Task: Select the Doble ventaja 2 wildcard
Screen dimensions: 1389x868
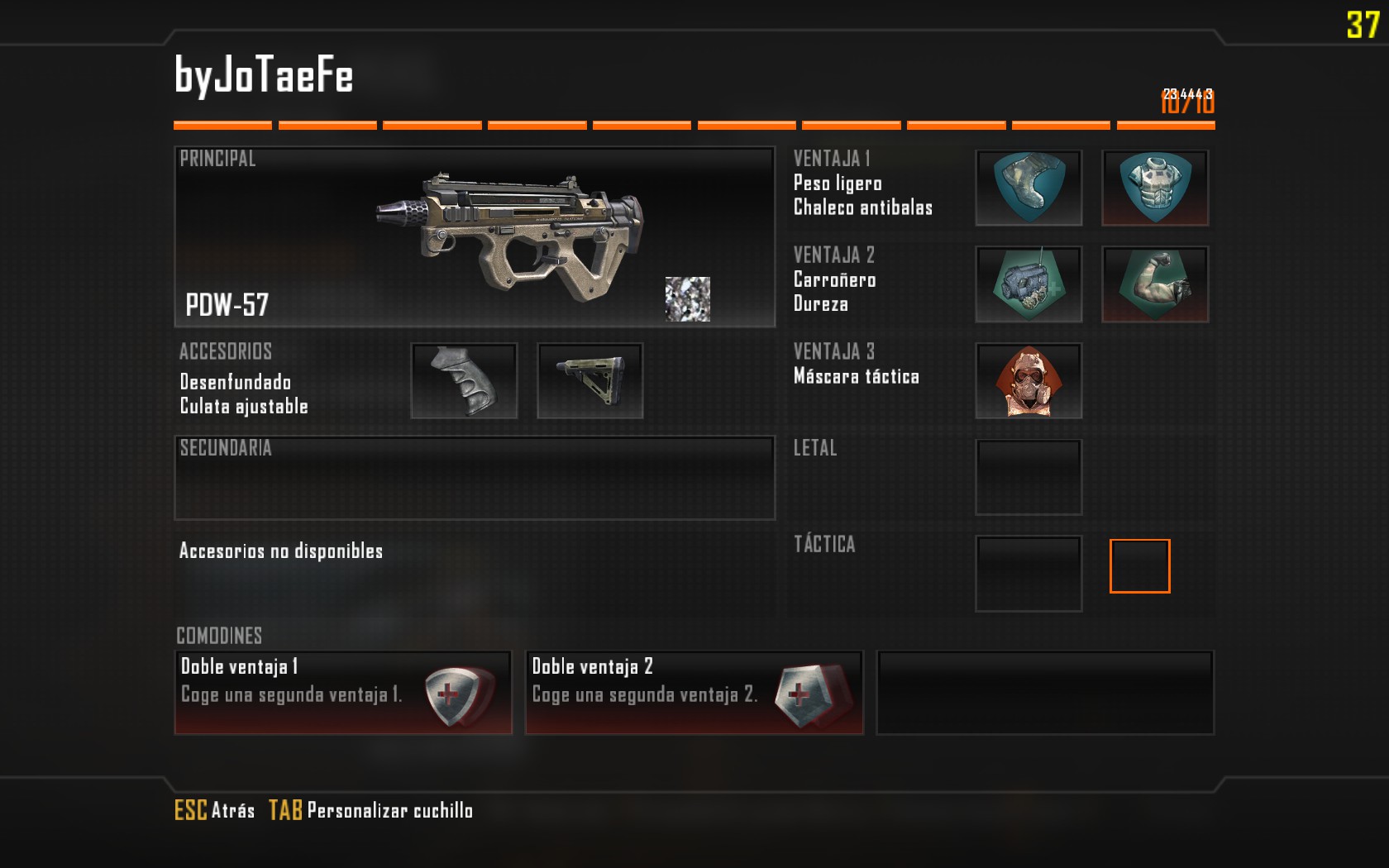Action: pos(694,693)
